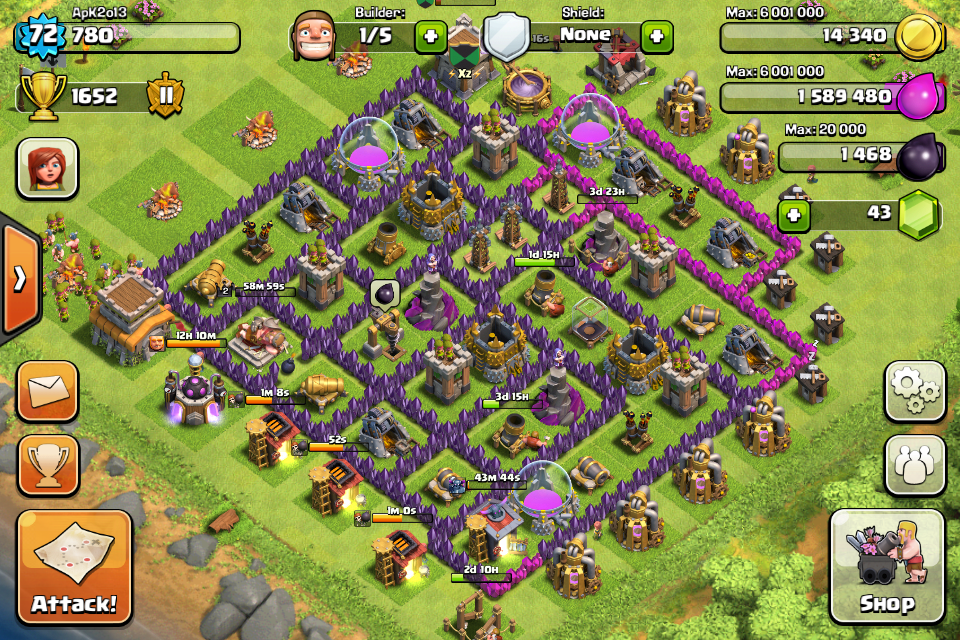Open the friends list button
Image resolution: width=960 pixels, height=640 pixels.
915,464
